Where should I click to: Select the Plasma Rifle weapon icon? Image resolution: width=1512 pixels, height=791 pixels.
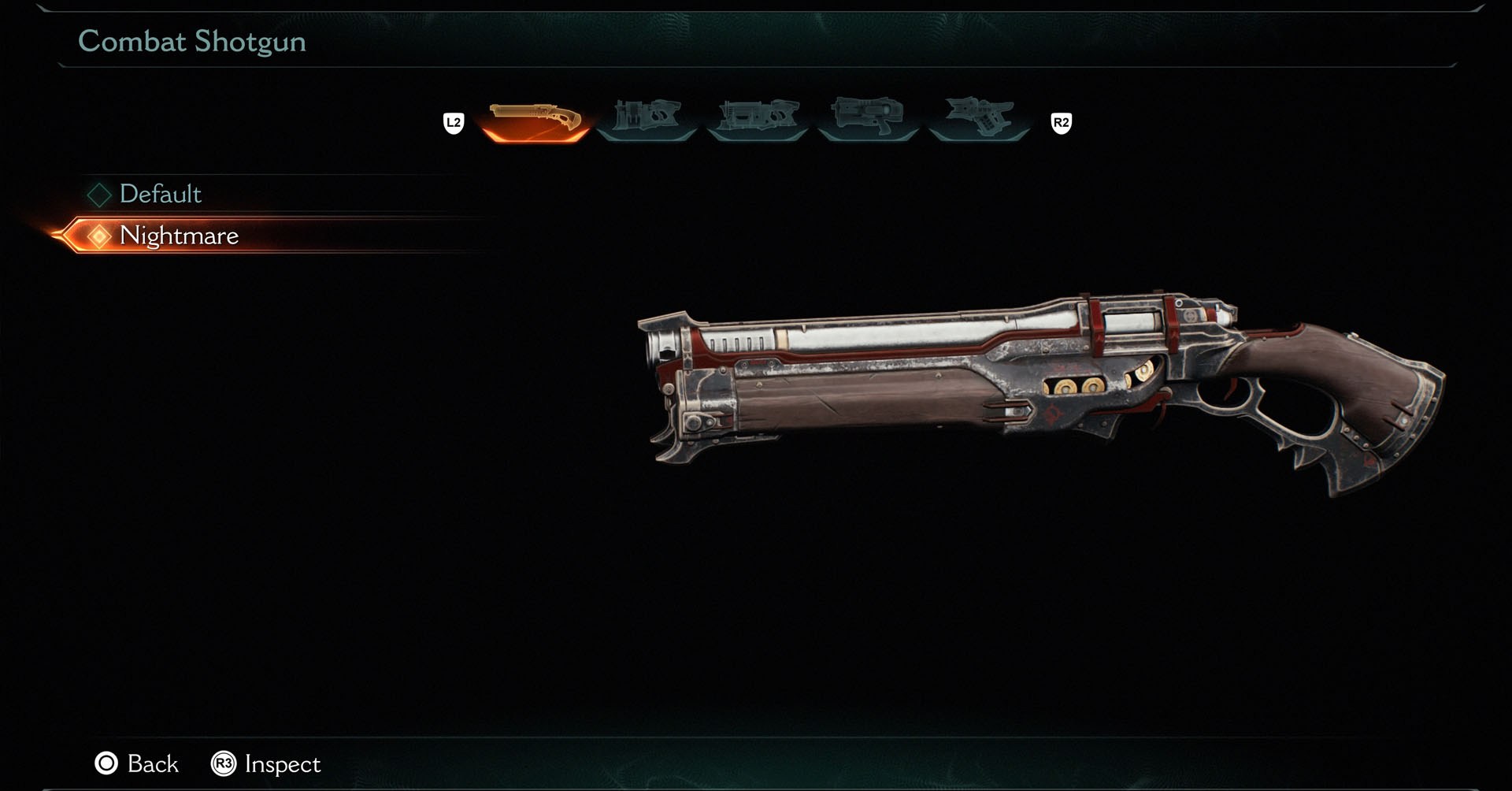(758, 118)
